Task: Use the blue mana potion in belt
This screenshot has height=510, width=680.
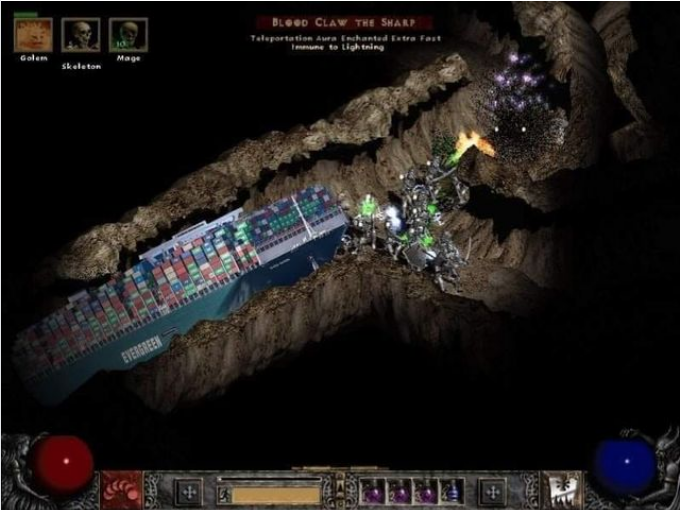Action: click(x=448, y=492)
